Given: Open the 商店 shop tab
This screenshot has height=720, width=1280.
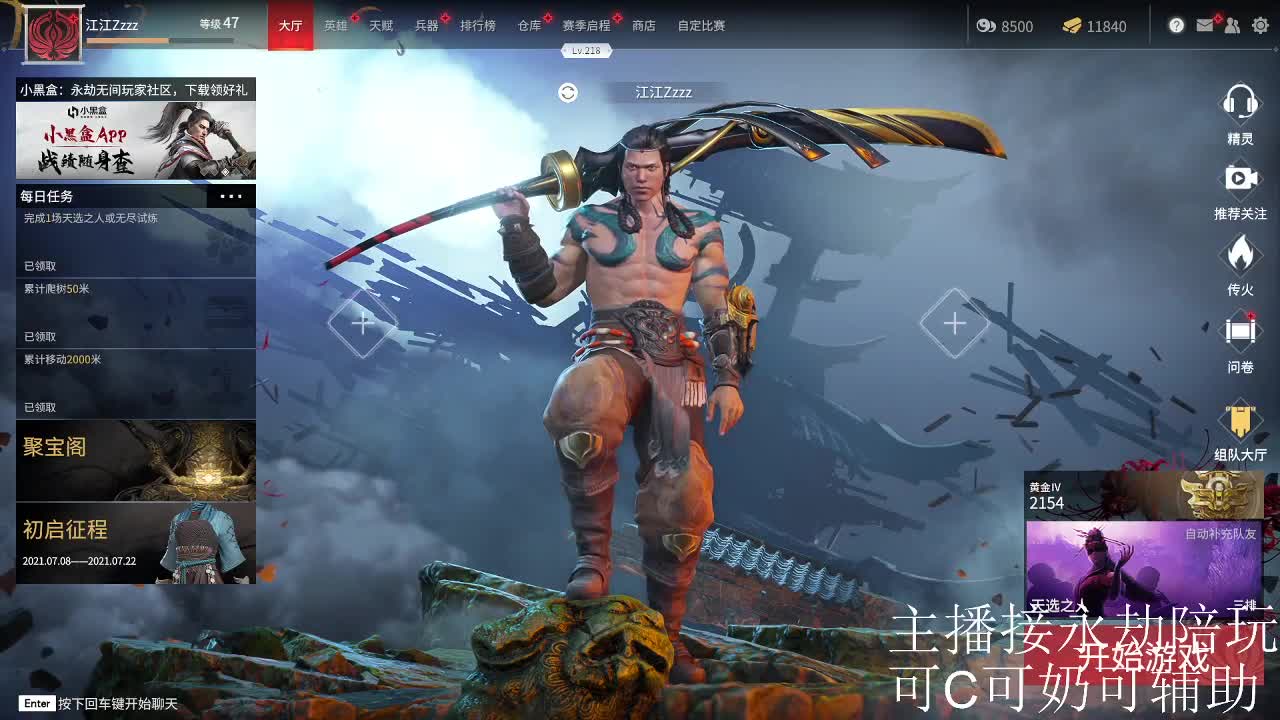Looking at the screenshot, I should (644, 25).
